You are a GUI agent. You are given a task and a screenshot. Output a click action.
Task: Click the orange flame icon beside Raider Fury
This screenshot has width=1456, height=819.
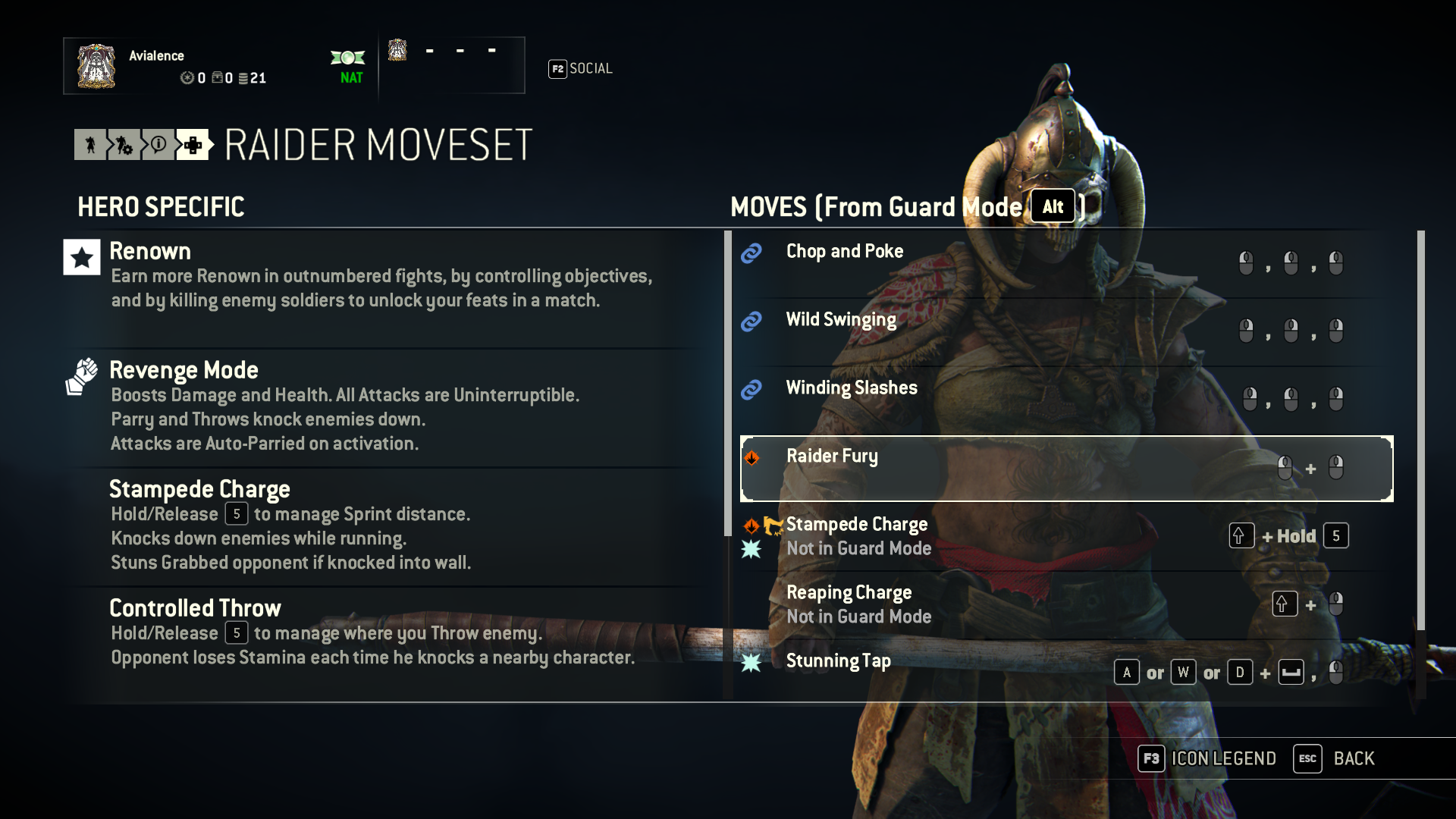tap(752, 458)
